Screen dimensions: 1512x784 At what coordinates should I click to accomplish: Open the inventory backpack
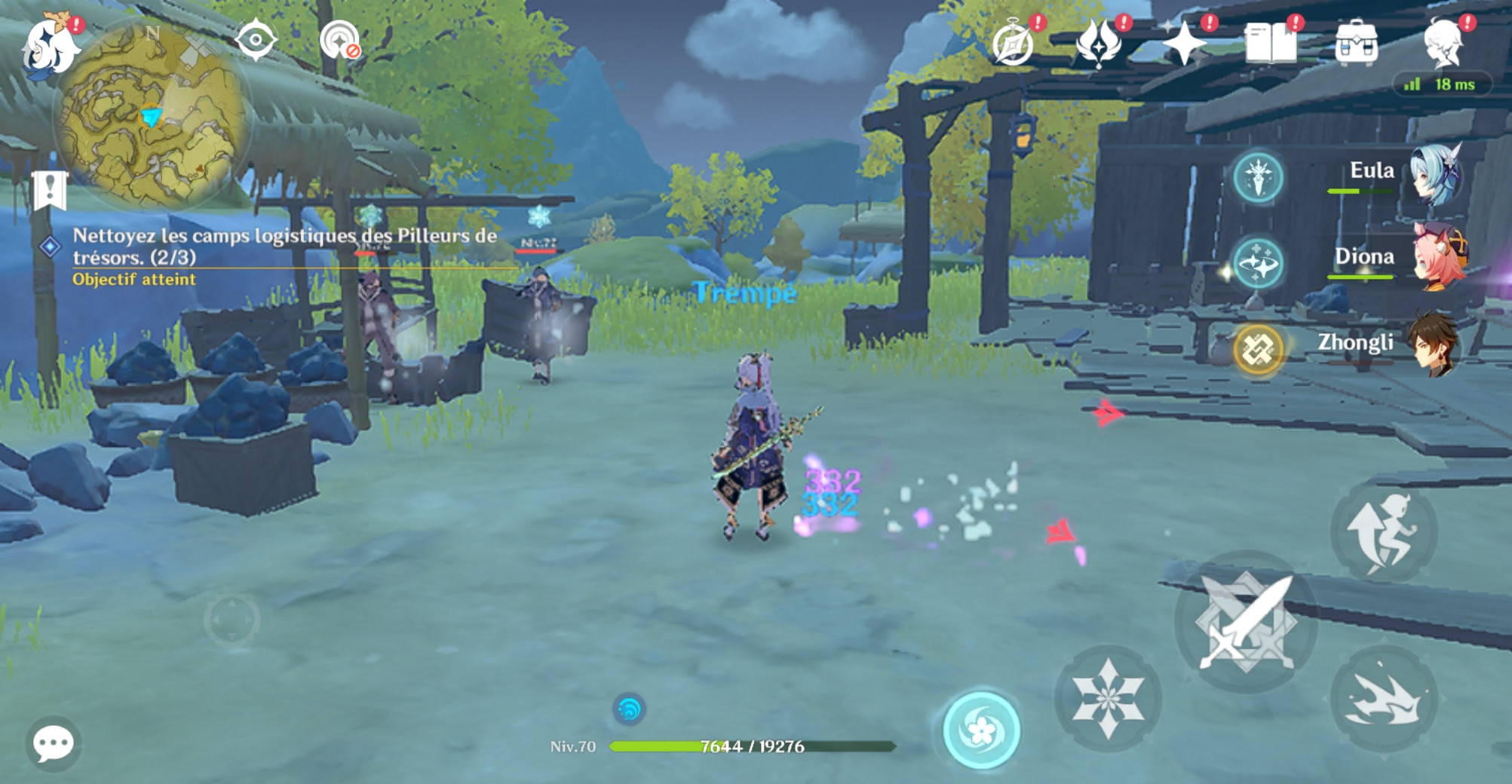tap(1356, 43)
